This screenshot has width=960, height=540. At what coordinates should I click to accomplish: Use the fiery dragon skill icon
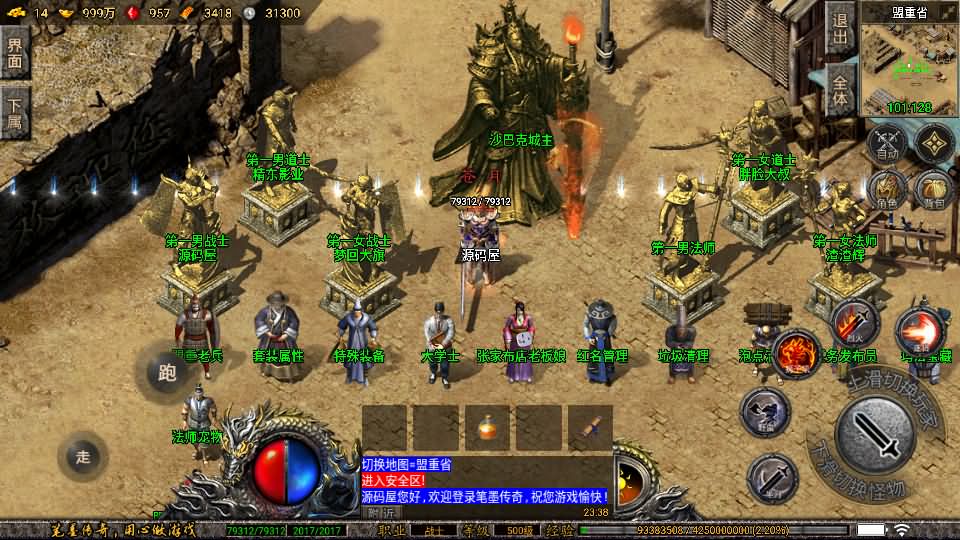point(795,353)
